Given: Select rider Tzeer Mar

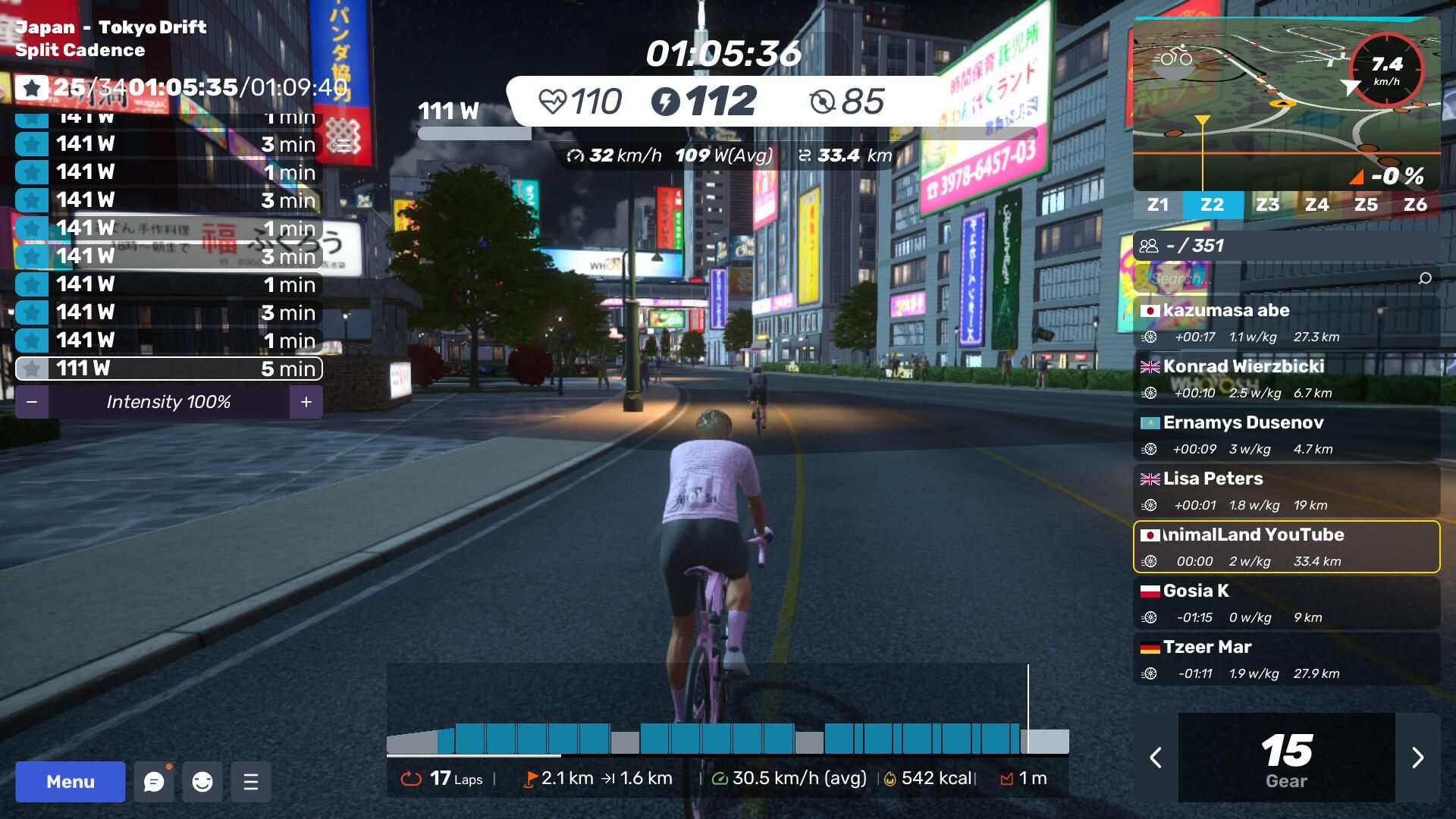Looking at the screenshot, I should [1286, 659].
